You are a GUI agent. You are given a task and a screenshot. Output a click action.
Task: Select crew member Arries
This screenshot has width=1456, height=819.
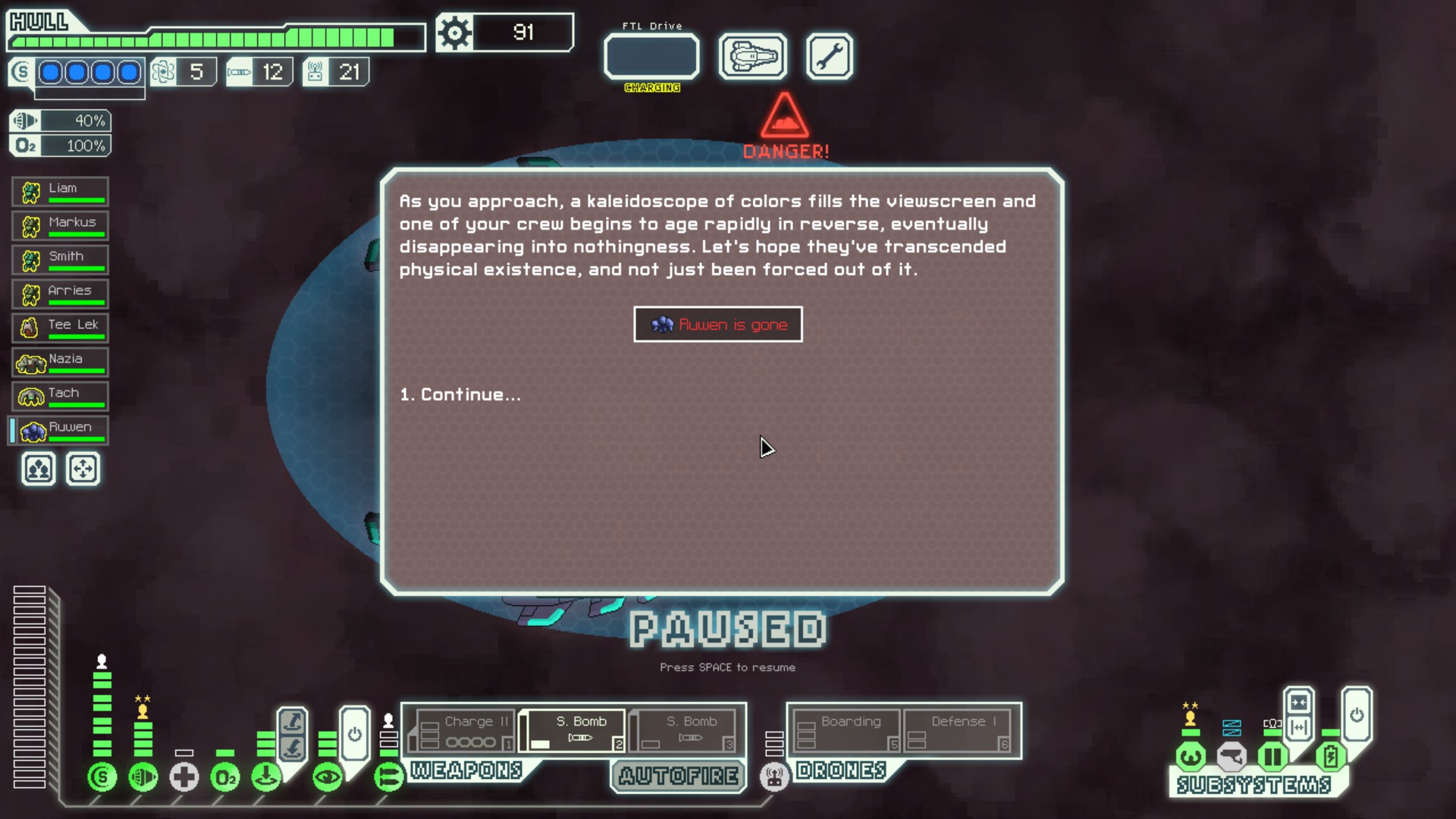61,294
